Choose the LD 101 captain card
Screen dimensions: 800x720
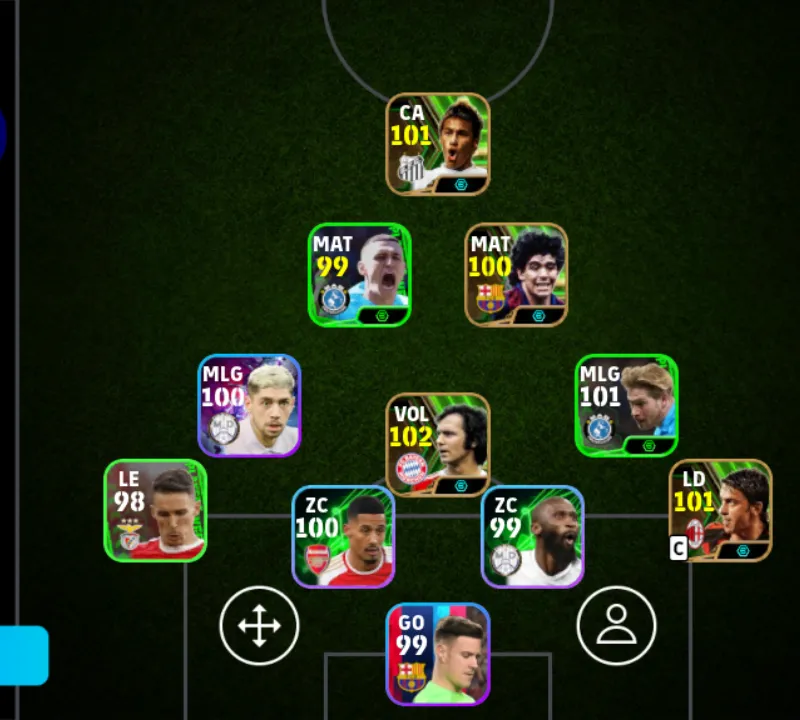720,510
